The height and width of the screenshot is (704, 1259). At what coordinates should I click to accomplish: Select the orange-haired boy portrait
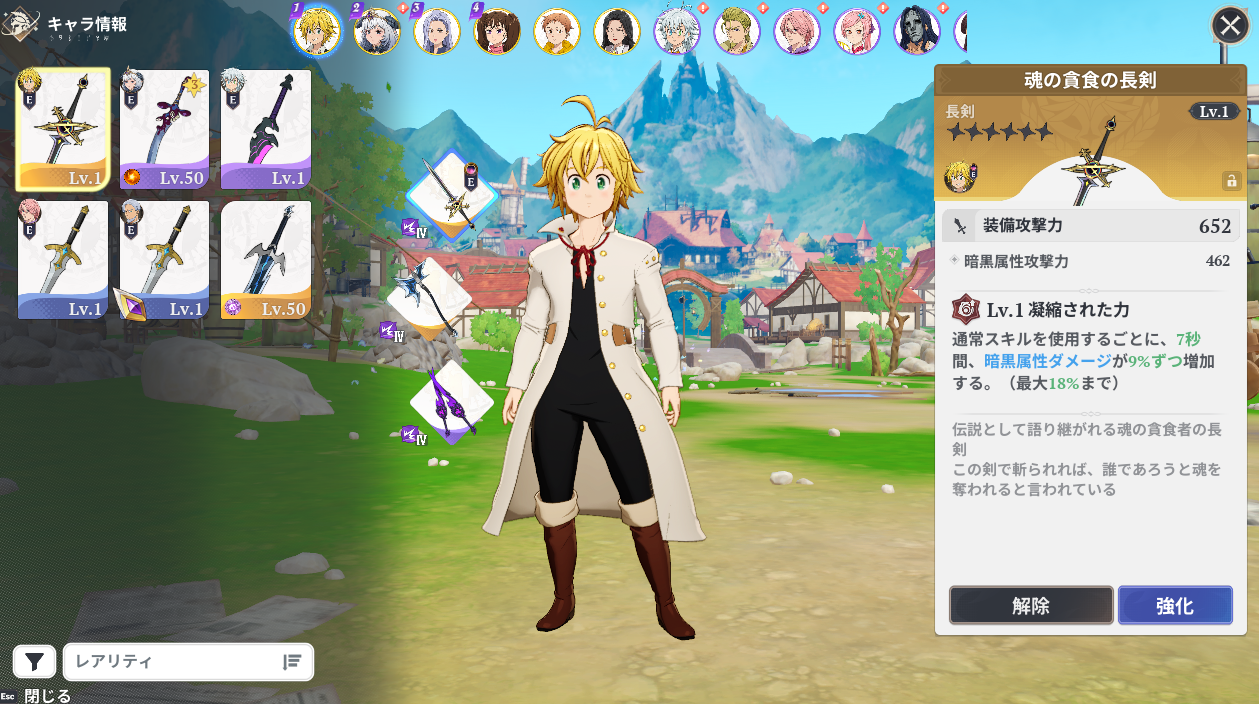click(x=557, y=31)
